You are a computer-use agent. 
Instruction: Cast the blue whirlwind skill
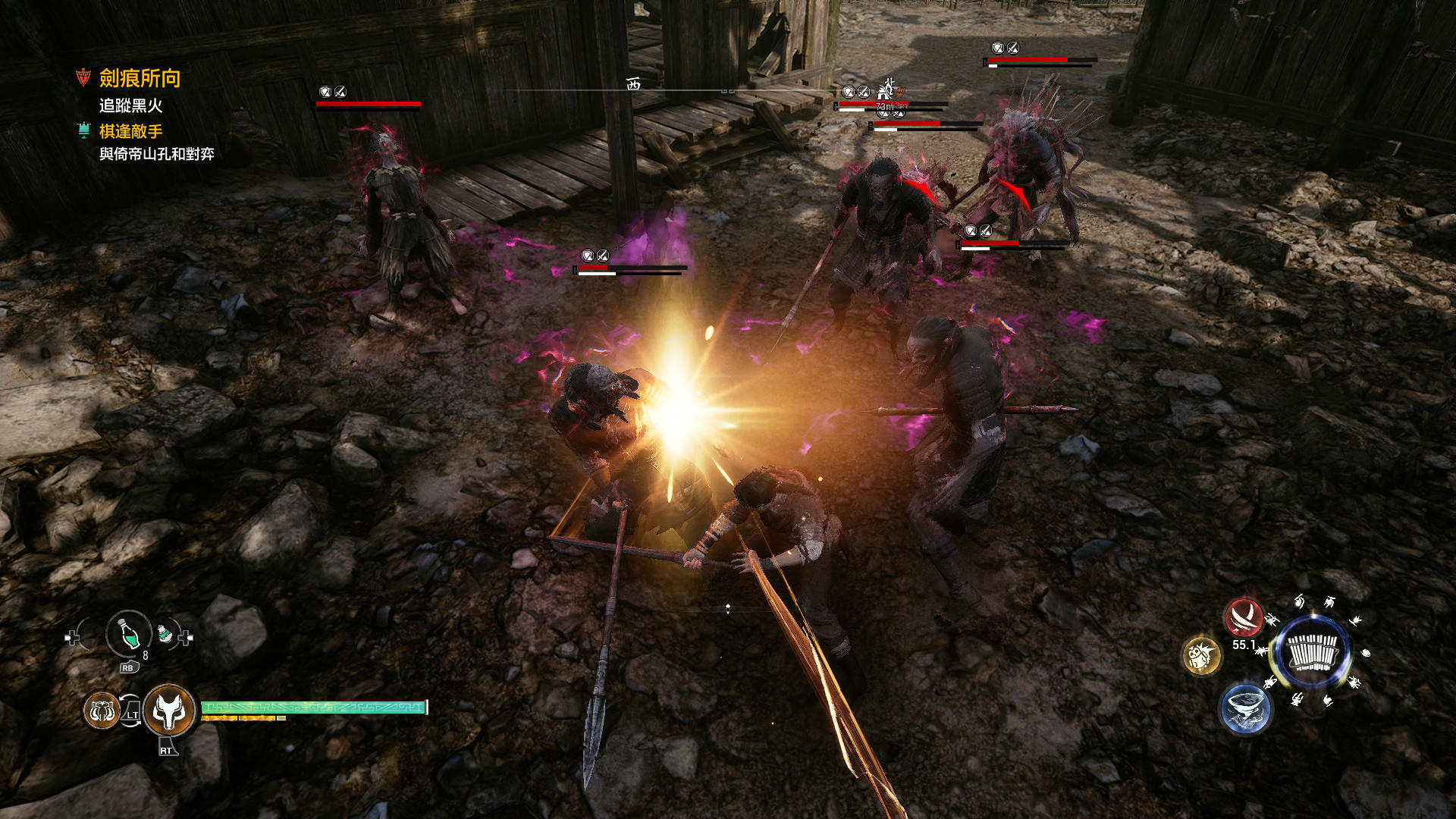pos(1244,709)
